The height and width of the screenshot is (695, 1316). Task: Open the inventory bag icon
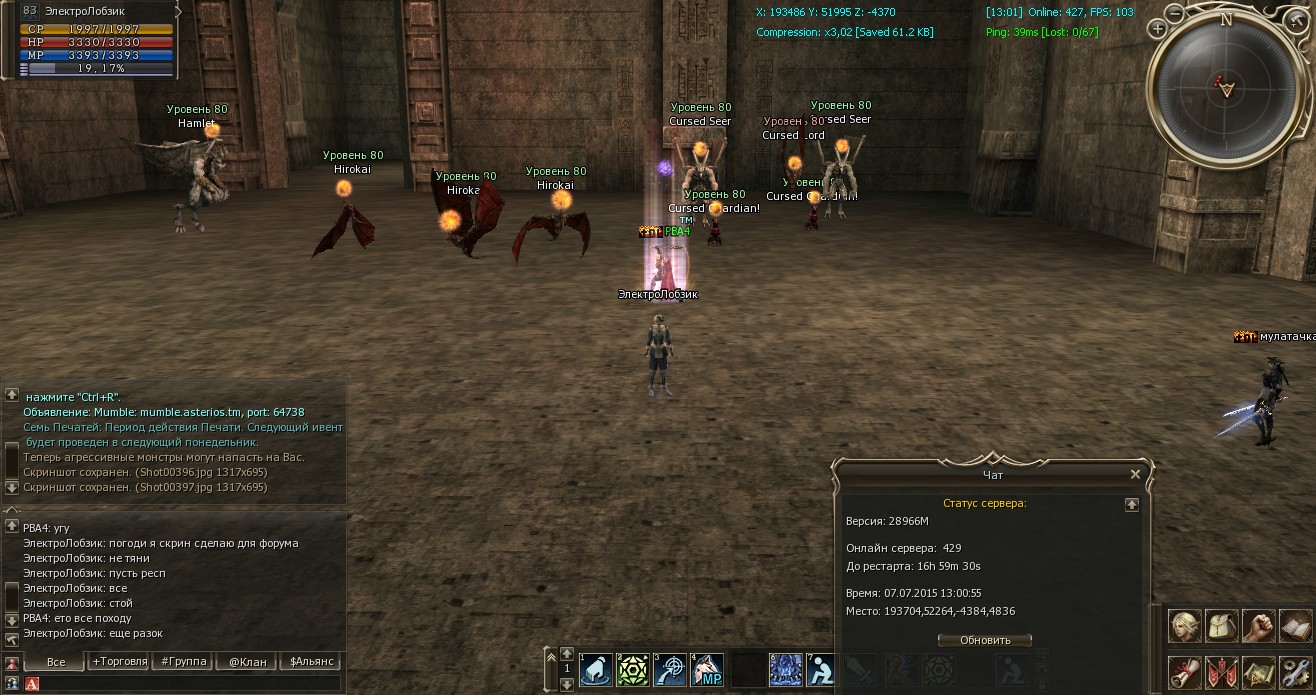(x=1222, y=627)
